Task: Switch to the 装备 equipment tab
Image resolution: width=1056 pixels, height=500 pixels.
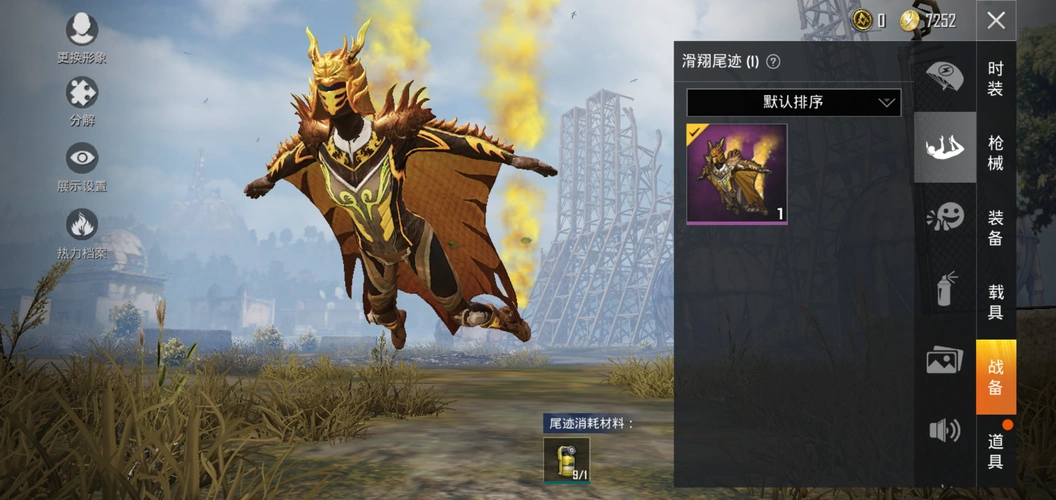Action: [x=996, y=227]
